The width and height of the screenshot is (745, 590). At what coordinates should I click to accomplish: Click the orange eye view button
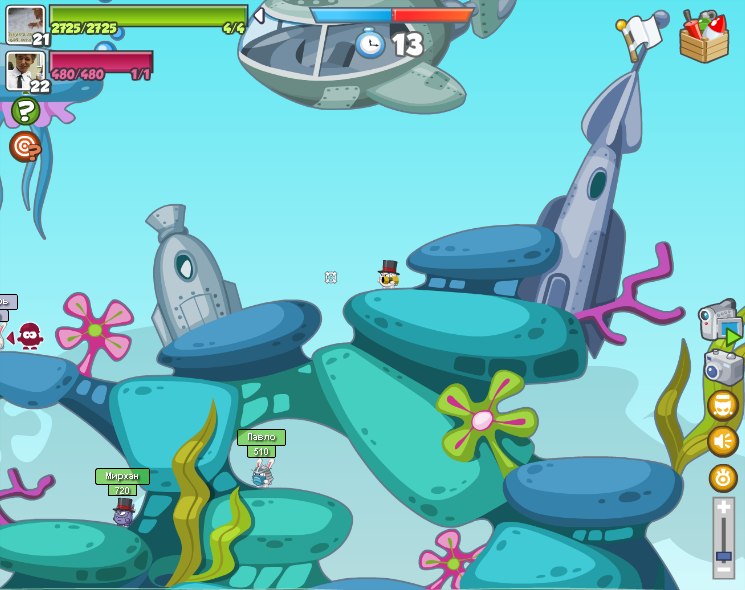(x=722, y=478)
